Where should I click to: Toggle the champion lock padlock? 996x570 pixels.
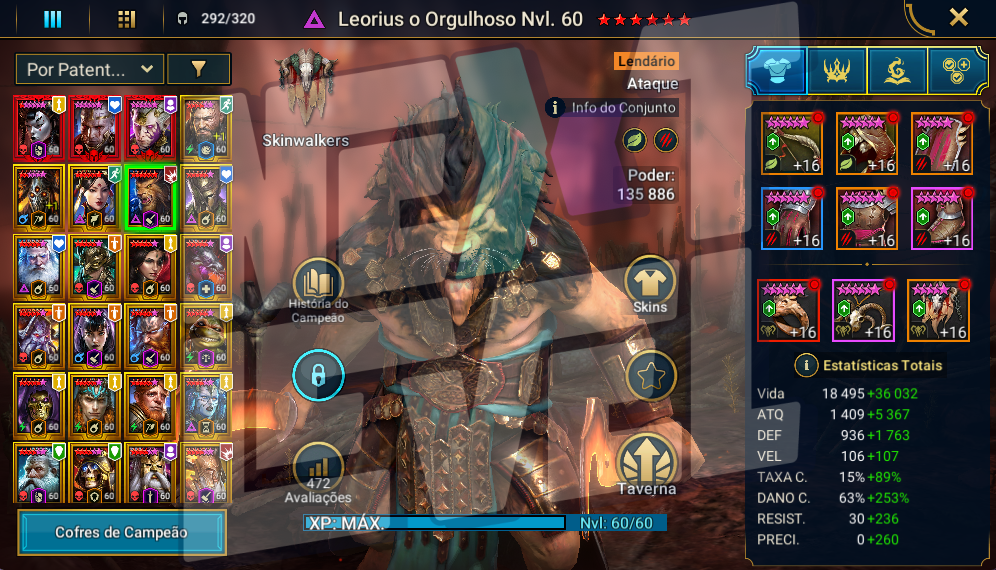tap(318, 376)
